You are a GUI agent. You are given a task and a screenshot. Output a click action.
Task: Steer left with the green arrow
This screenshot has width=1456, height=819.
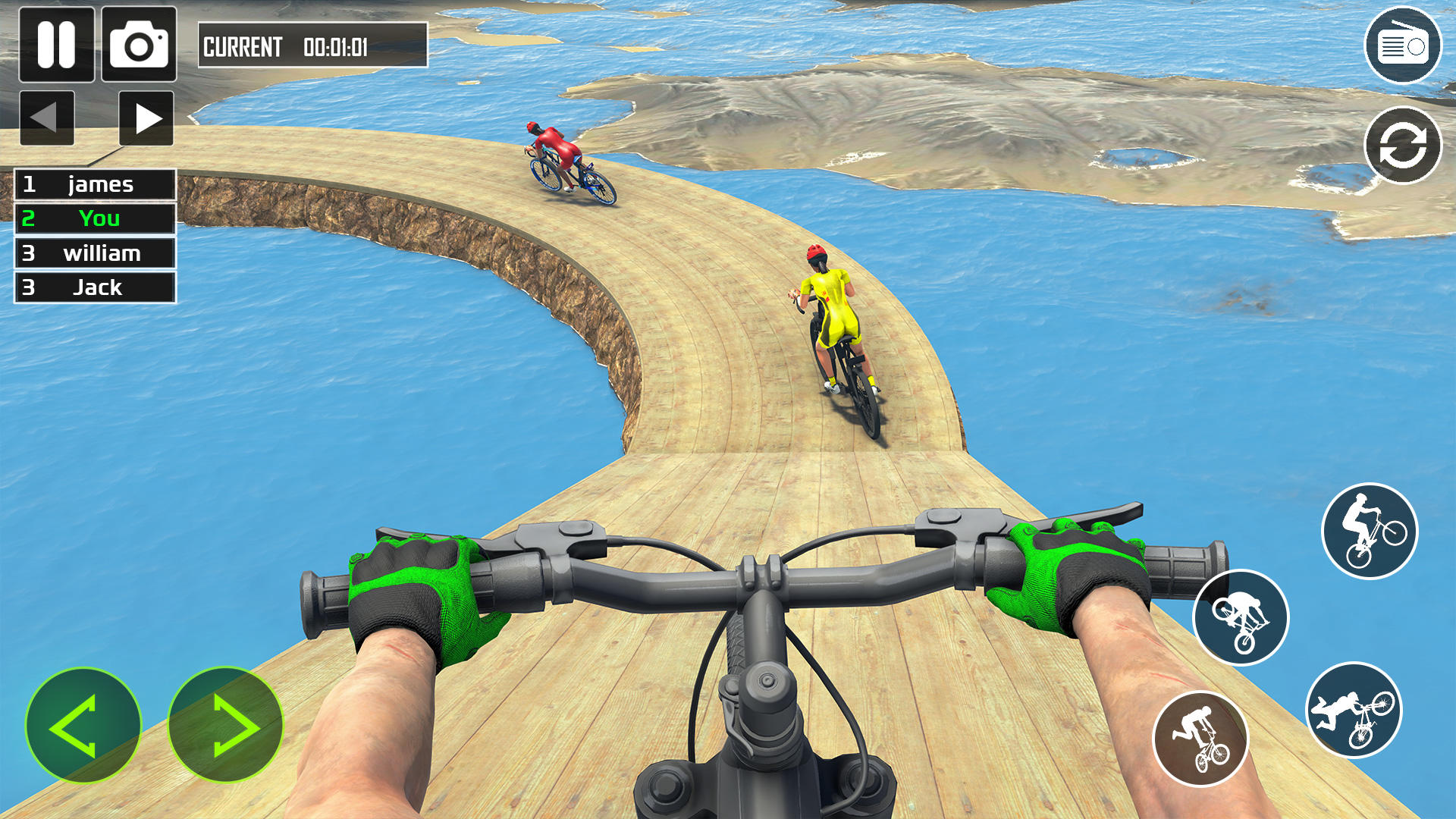[x=85, y=726]
